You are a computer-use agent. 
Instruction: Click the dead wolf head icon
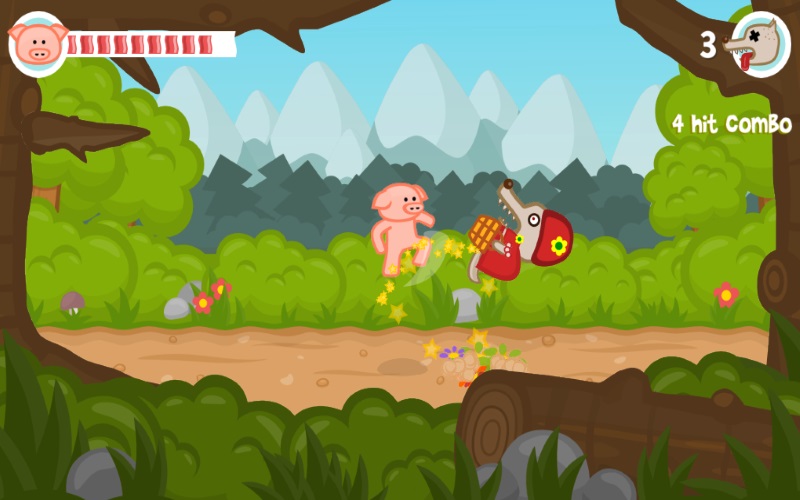[759, 45]
